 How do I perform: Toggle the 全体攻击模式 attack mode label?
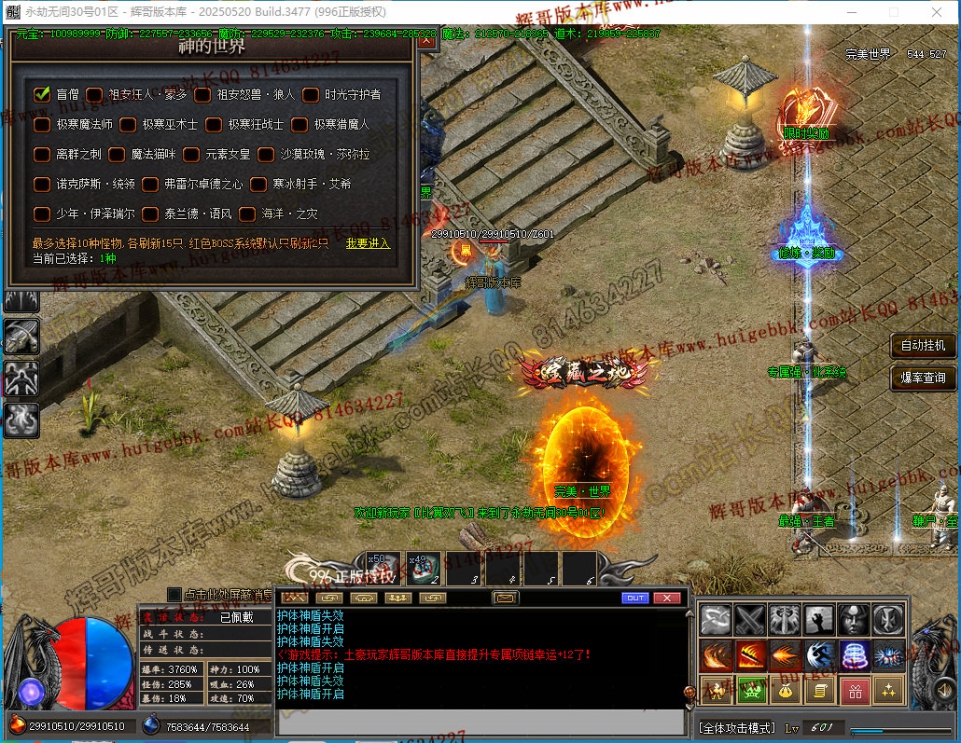[x=737, y=727]
